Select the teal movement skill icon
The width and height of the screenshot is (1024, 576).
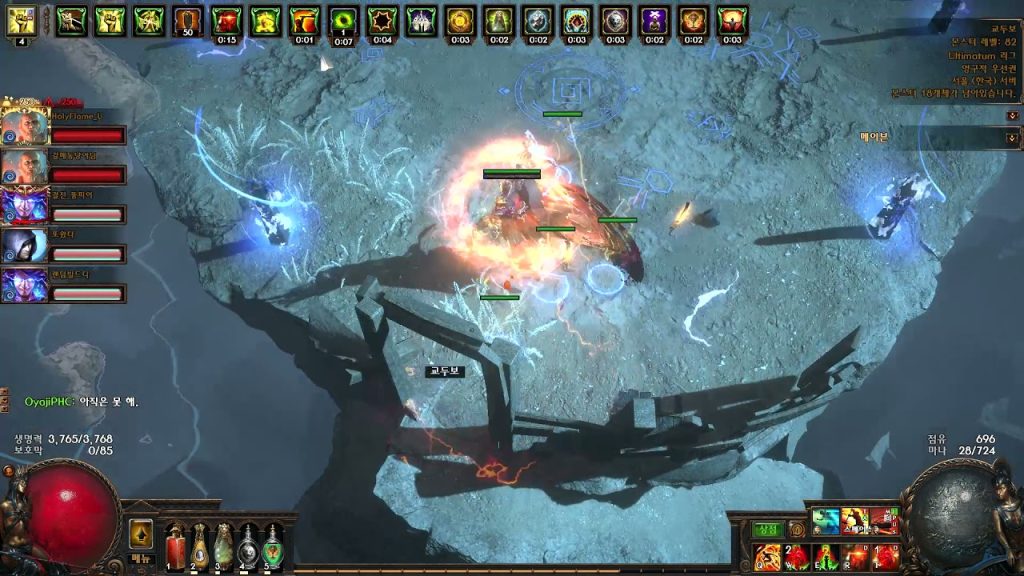825,520
